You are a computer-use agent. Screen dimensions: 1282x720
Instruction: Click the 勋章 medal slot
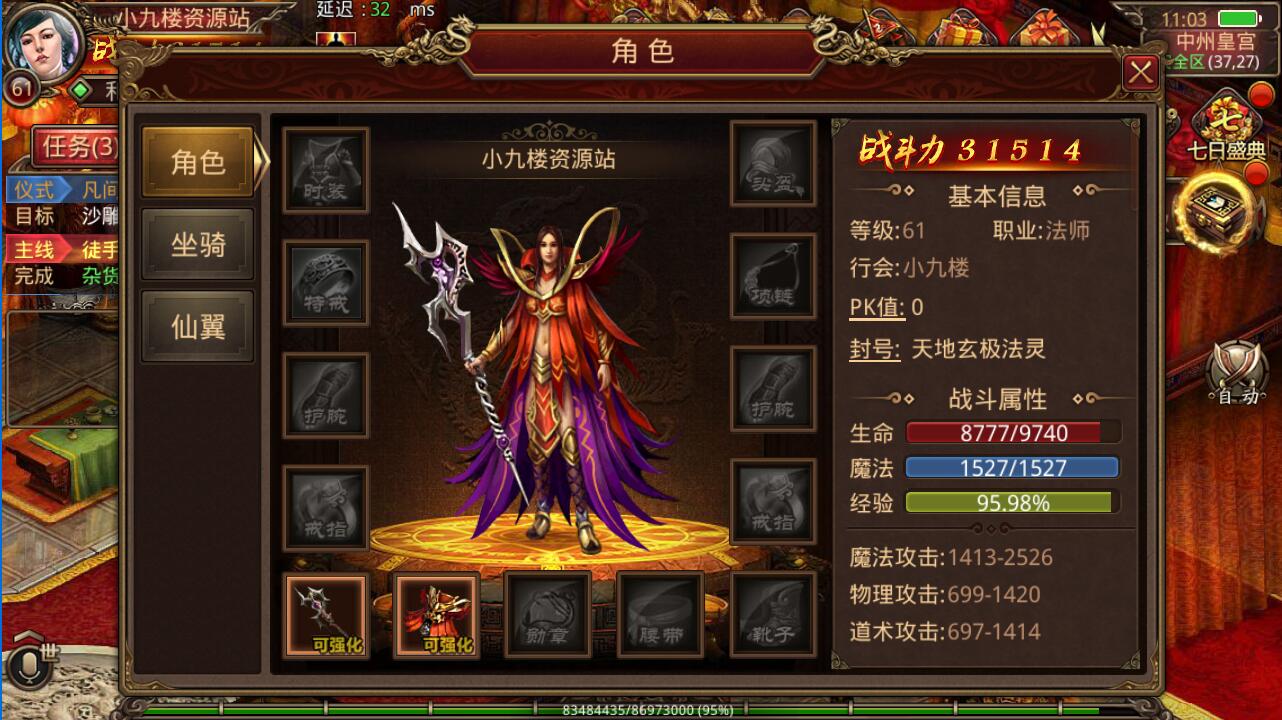click(549, 613)
